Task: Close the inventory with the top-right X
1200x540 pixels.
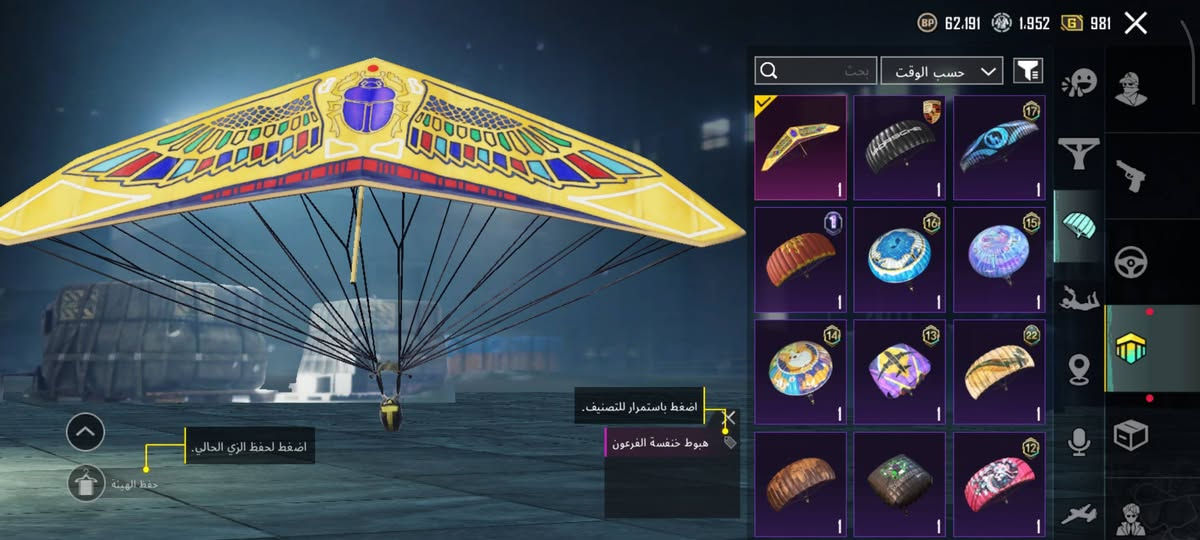Action: pyautogui.click(x=1135, y=23)
